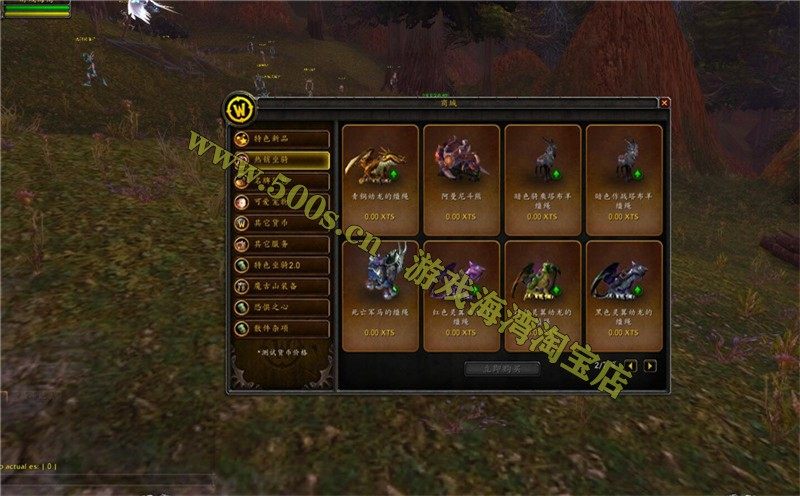Click the 立即购买 buy button
800x496 pixels.
click(503, 368)
